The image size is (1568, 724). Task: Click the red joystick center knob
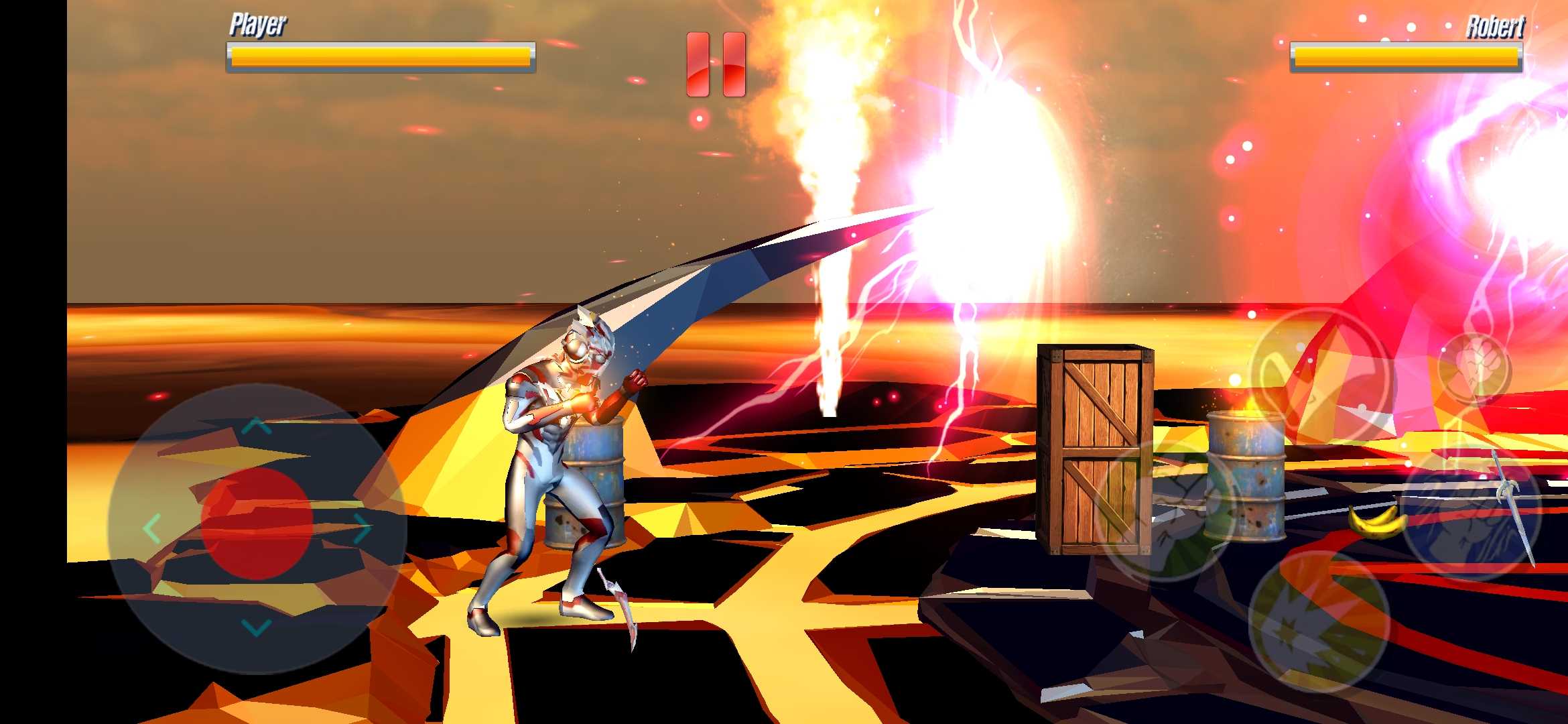pyautogui.click(x=257, y=524)
